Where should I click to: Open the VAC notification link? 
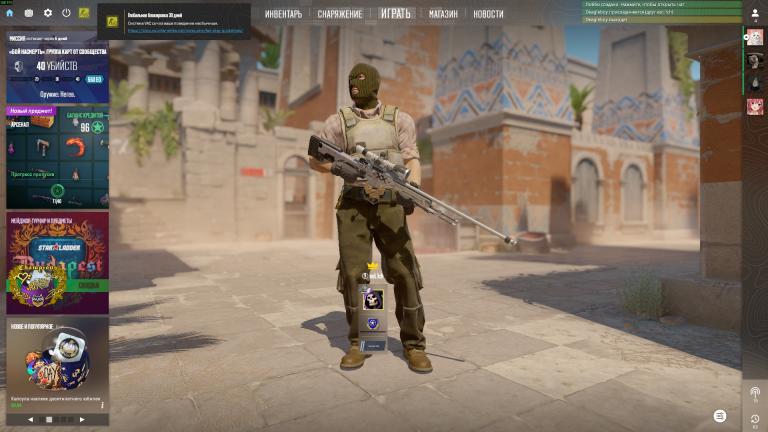click(184, 31)
